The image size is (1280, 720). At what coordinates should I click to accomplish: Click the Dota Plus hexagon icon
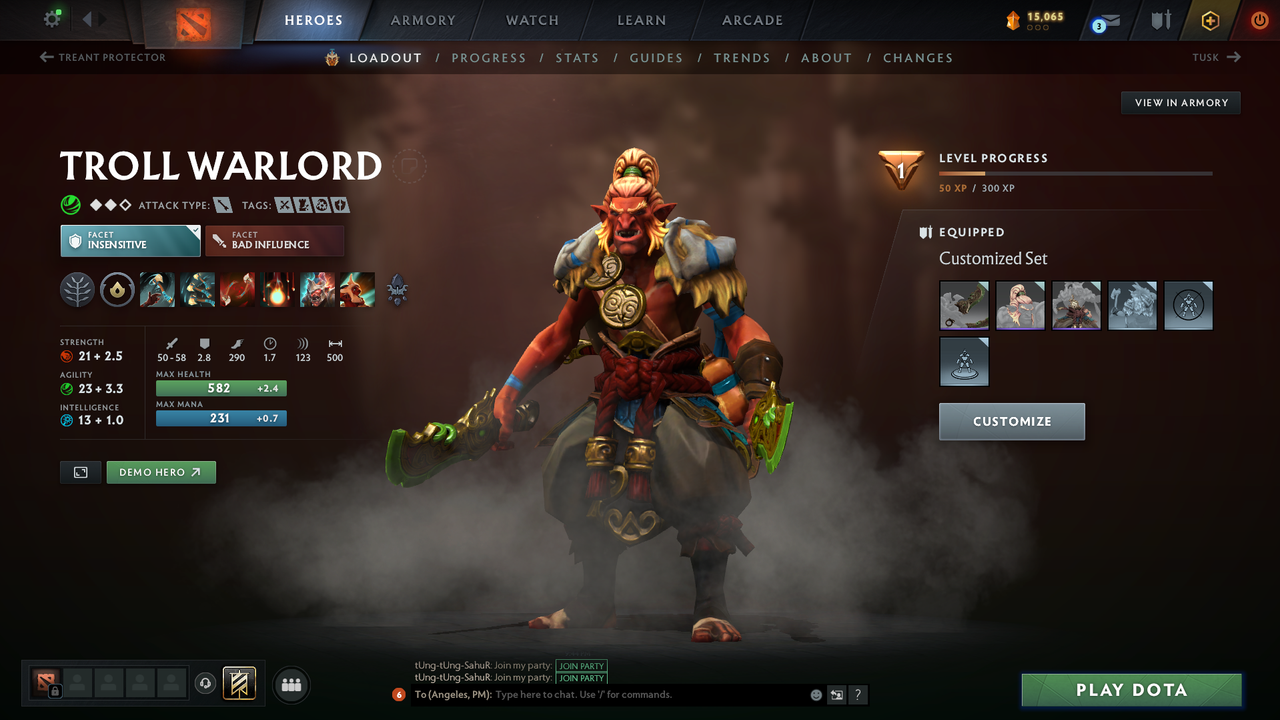point(1210,20)
